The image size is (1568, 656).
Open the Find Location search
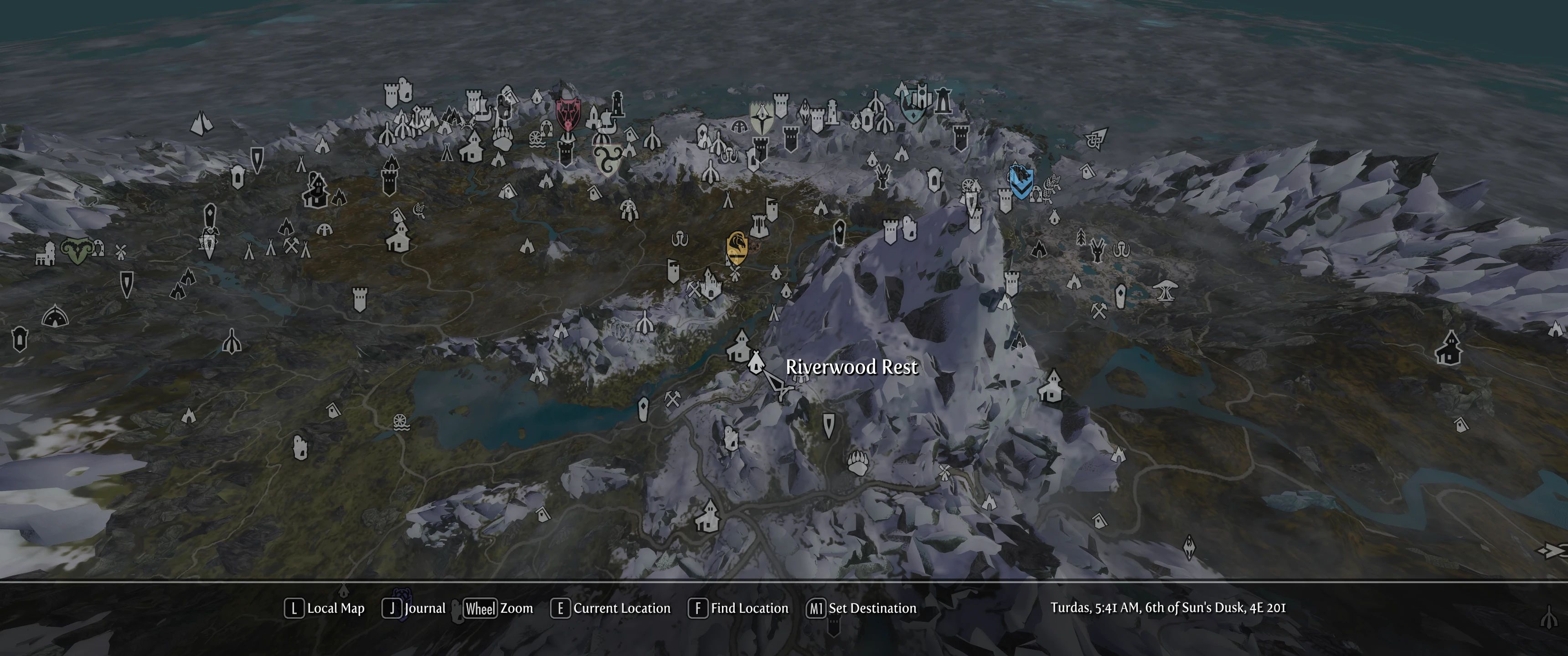[738, 609]
